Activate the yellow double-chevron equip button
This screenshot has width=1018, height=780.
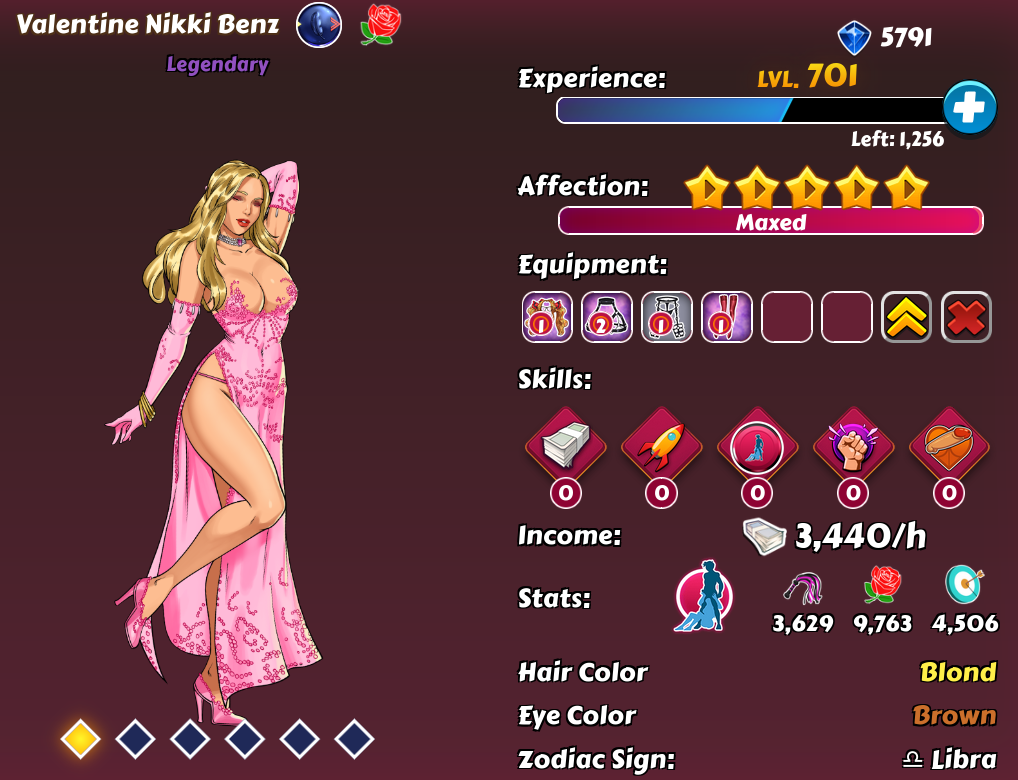pos(906,317)
